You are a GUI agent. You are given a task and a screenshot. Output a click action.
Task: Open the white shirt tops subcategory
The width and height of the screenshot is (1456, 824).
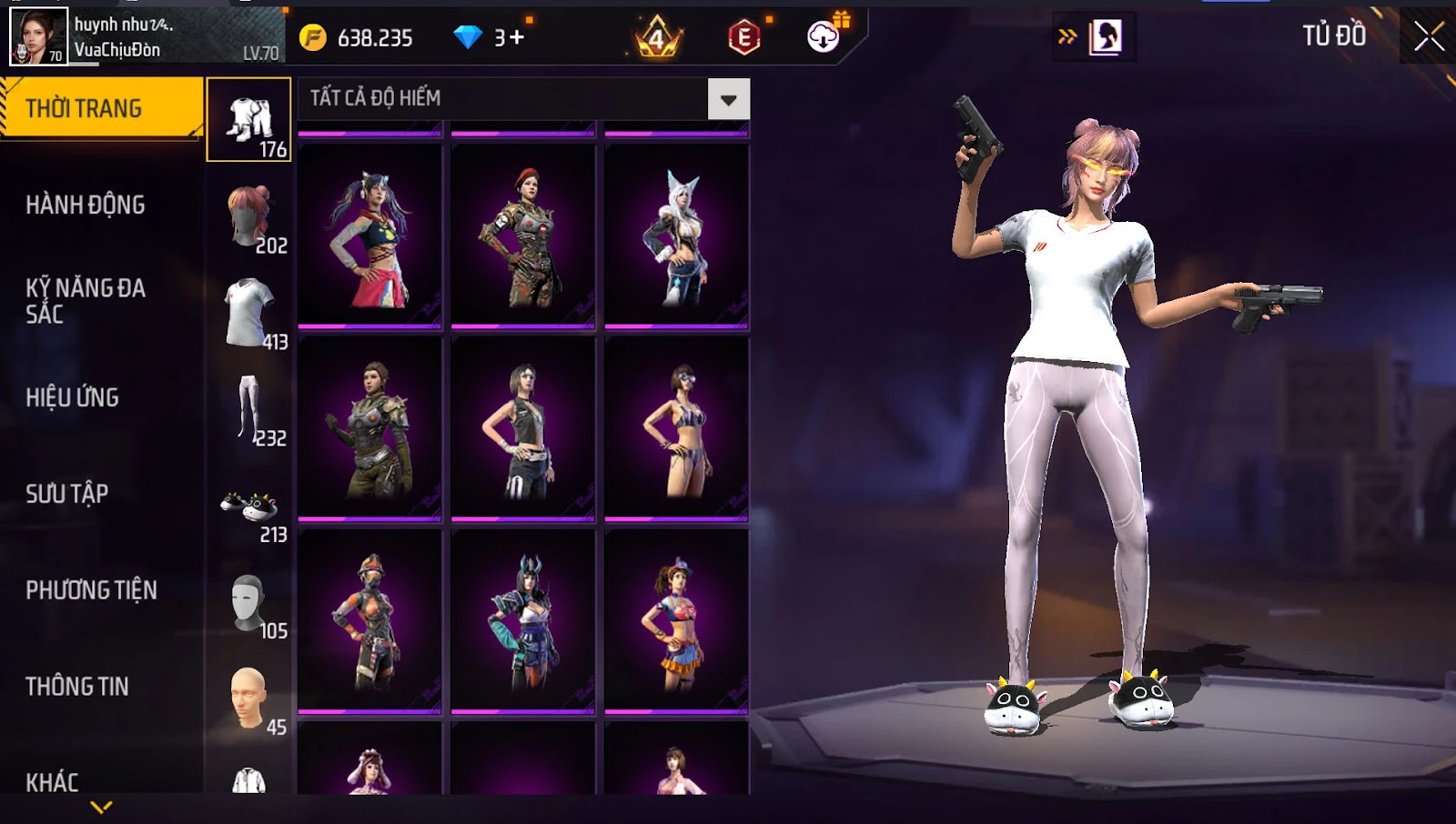pyautogui.click(x=249, y=313)
